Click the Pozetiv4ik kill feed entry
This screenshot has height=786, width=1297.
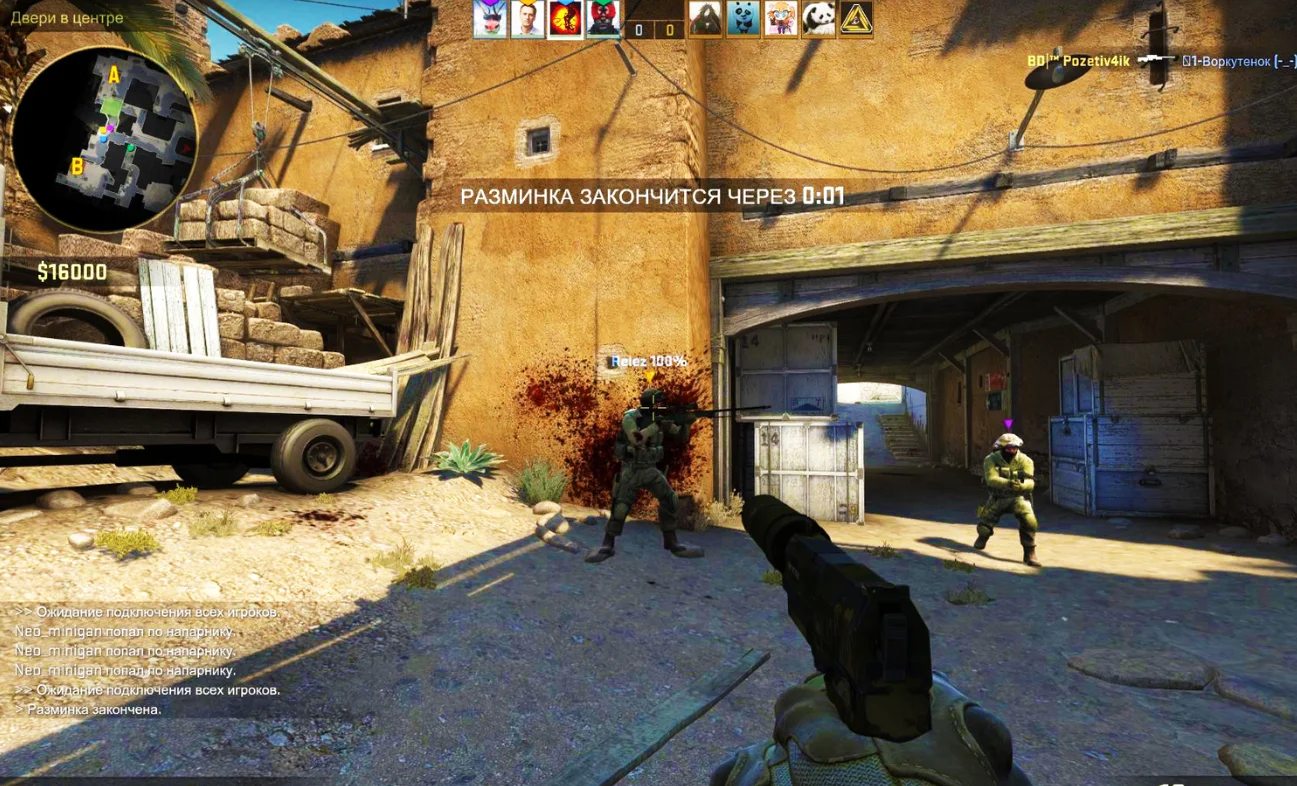click(x=1160, y=61)
